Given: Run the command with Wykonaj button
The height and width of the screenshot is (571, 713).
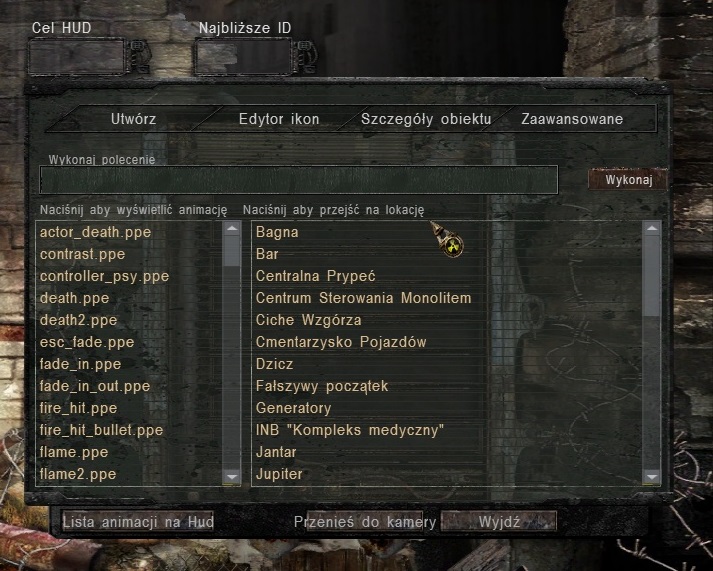Looking at the screenshot, I should (627, 180).
